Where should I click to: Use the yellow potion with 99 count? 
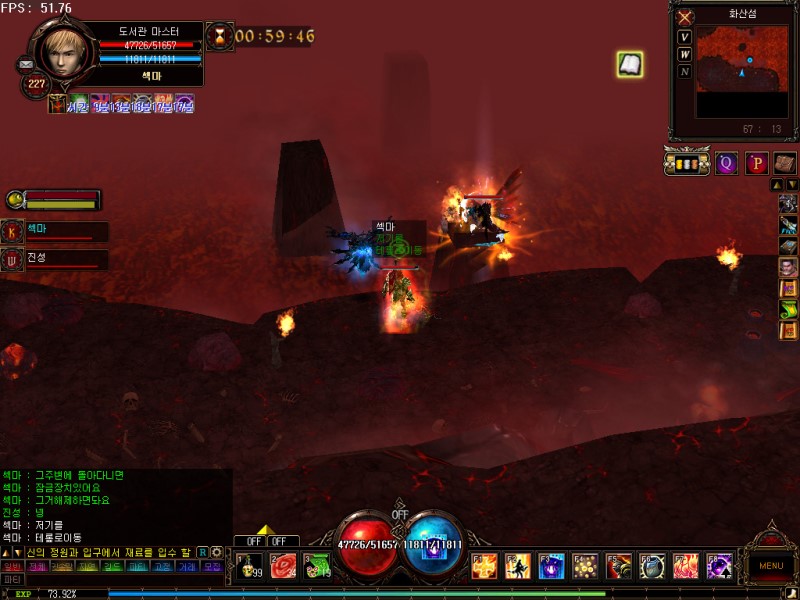click(250, 566)
